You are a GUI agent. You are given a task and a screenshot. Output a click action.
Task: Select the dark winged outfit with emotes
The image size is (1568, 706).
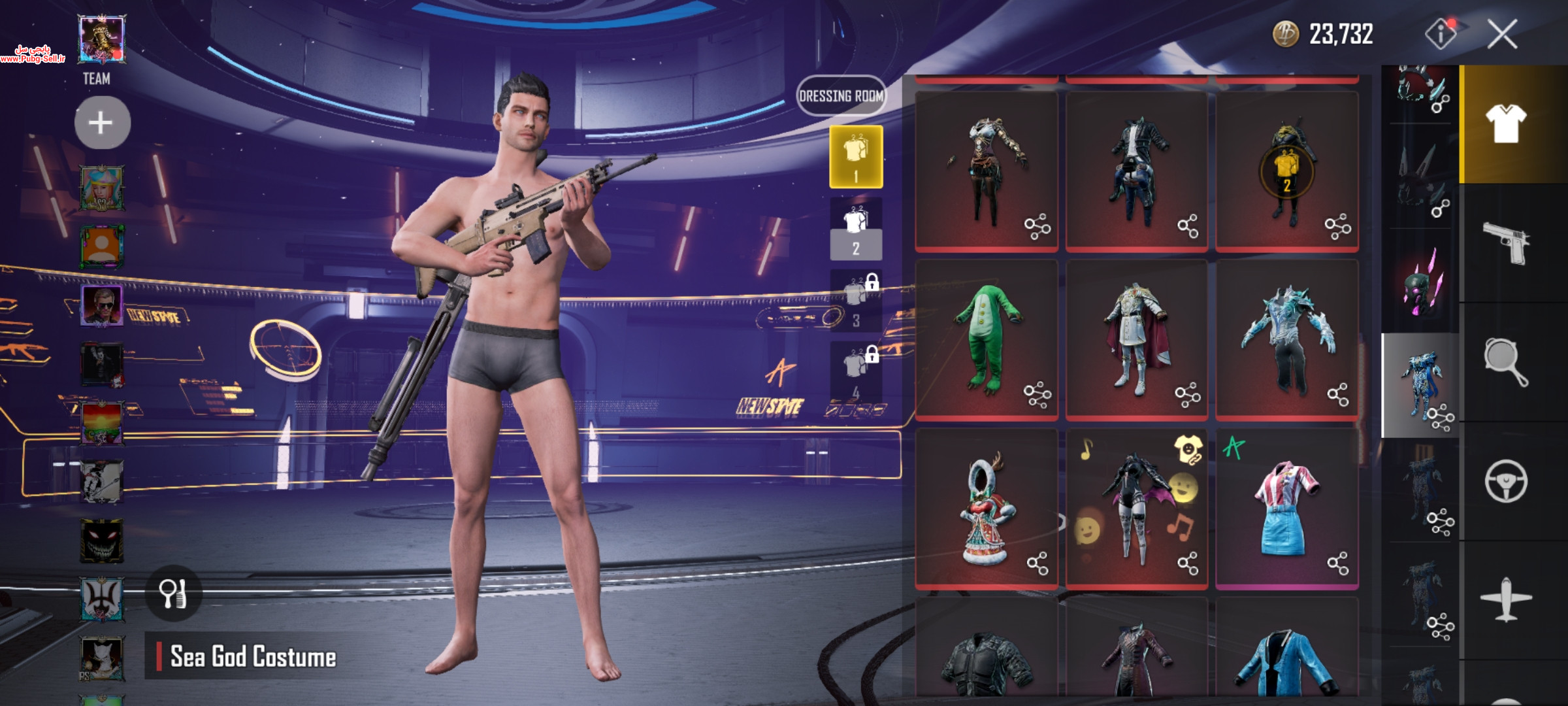click(1135, 507)
